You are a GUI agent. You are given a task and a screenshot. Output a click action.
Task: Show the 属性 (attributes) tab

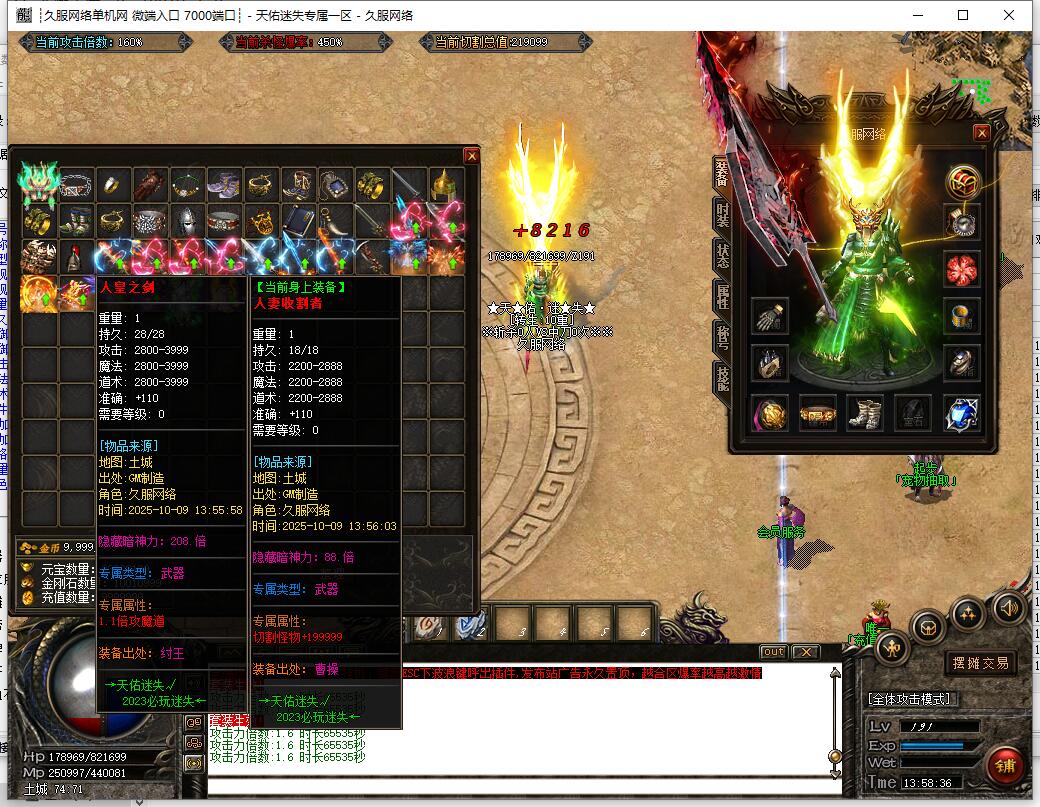tap(722, 296)
